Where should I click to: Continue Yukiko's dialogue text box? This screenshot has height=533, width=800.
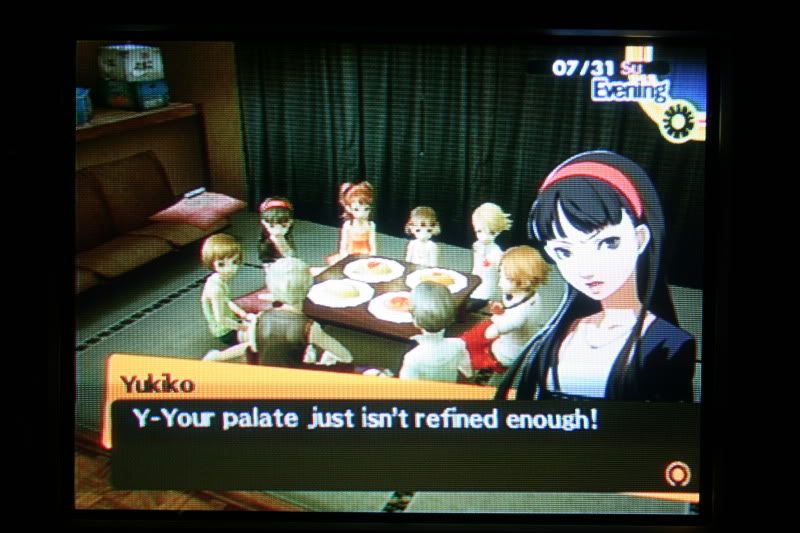pyautogui.click(x=400, y=440)
